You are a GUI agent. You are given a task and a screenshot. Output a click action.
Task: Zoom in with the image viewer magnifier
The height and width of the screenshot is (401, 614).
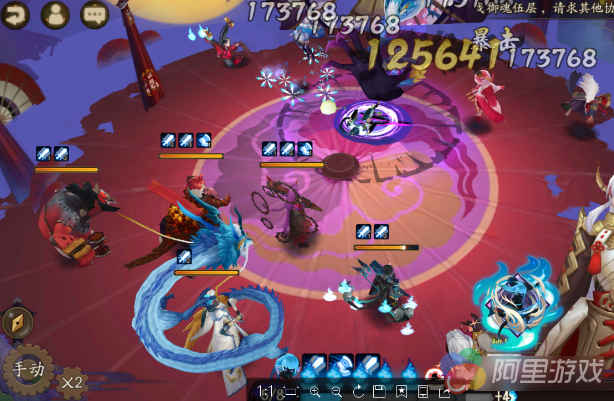click(x=315, y=391)
